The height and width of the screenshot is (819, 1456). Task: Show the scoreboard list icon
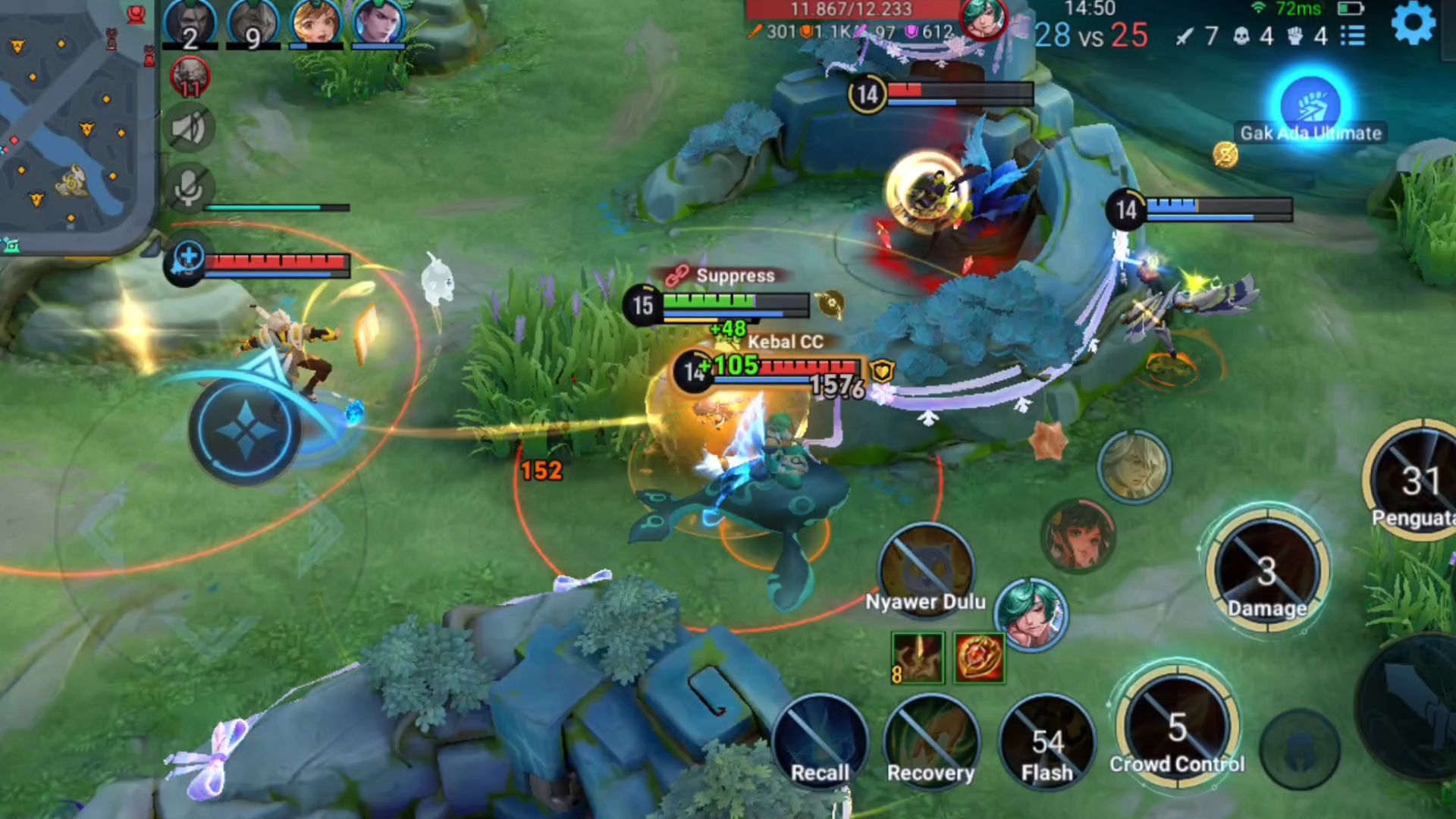1352,36
